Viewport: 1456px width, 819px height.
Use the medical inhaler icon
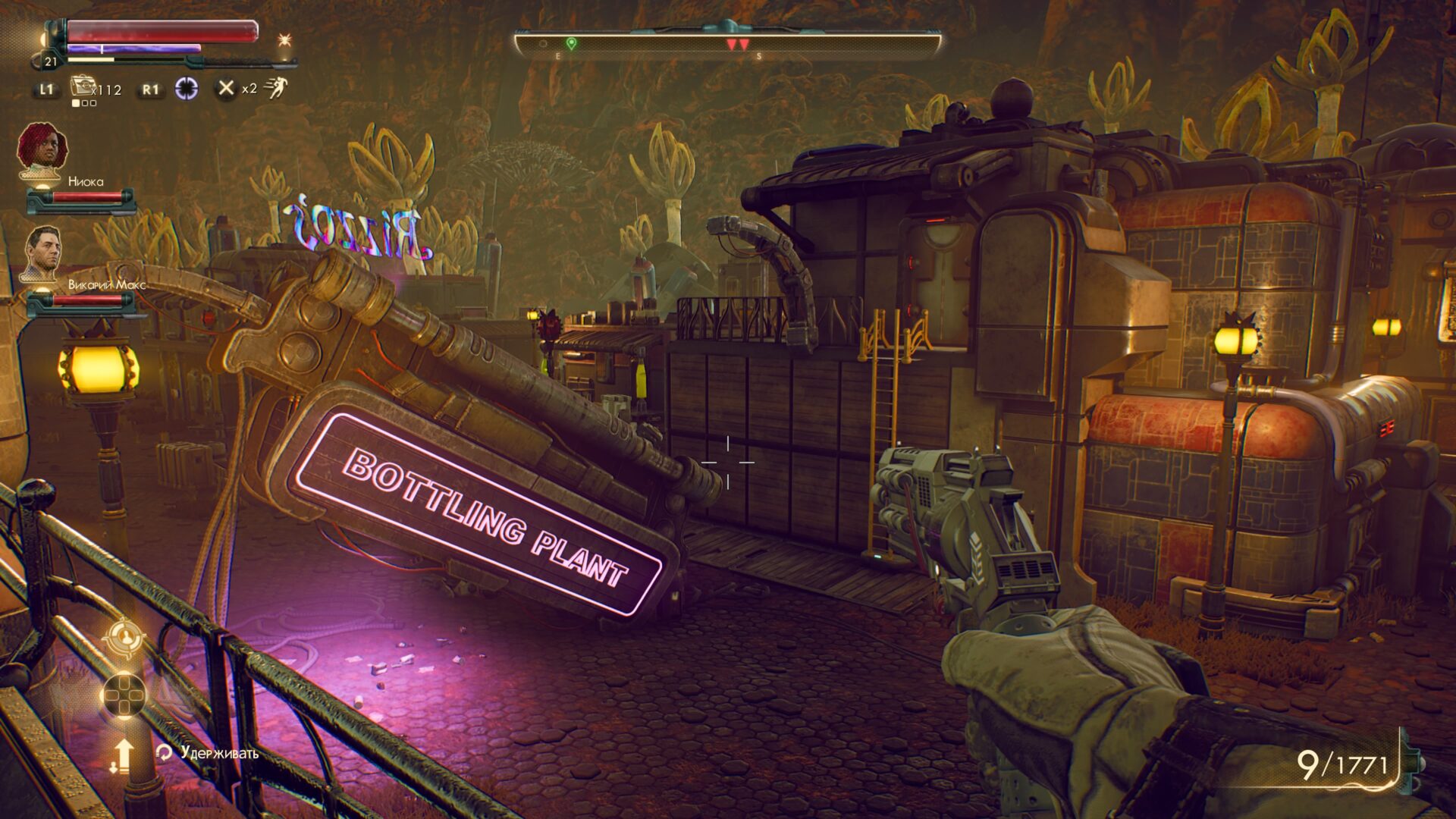tap(81, 86)
